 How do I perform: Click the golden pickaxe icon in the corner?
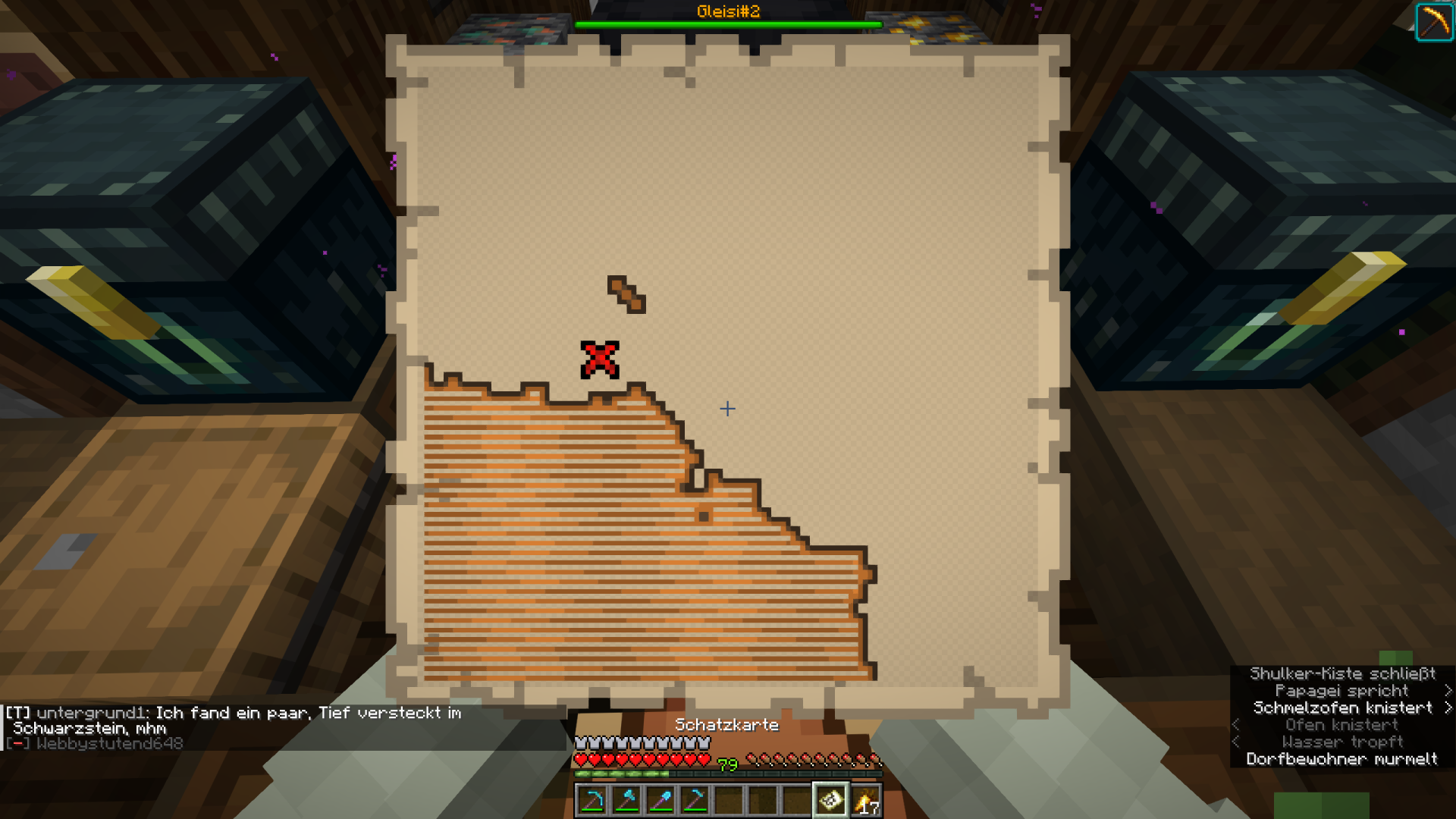[x=1434, y=22]
